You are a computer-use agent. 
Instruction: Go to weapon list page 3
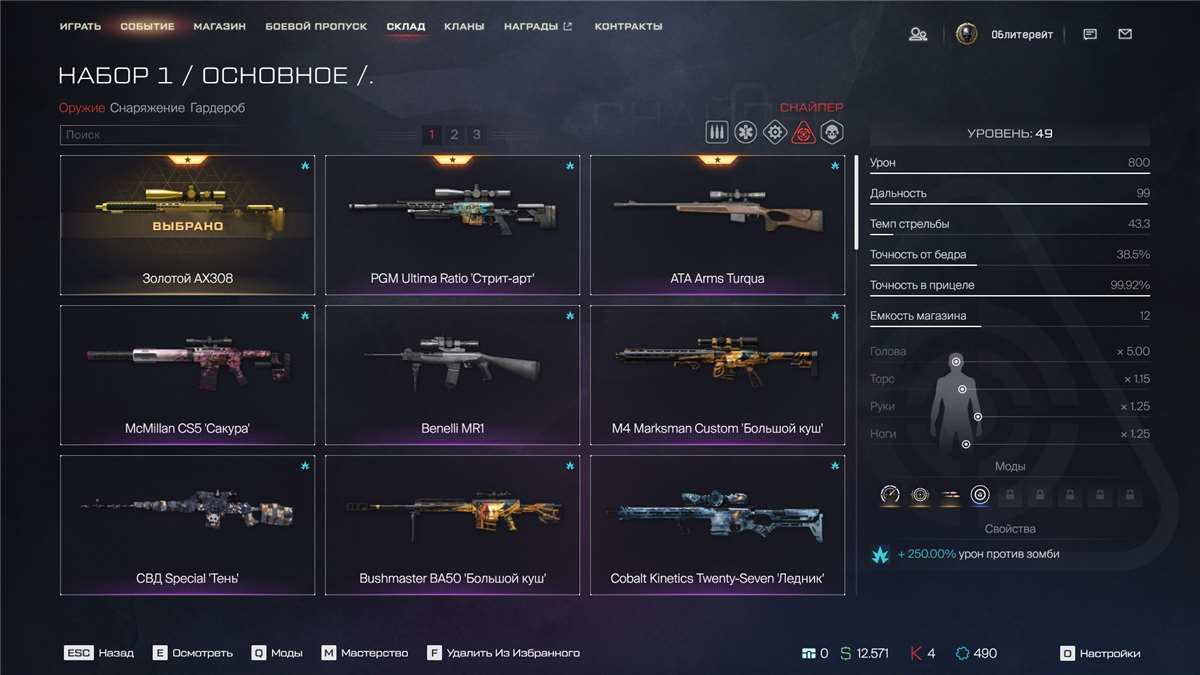click(477, 135)
